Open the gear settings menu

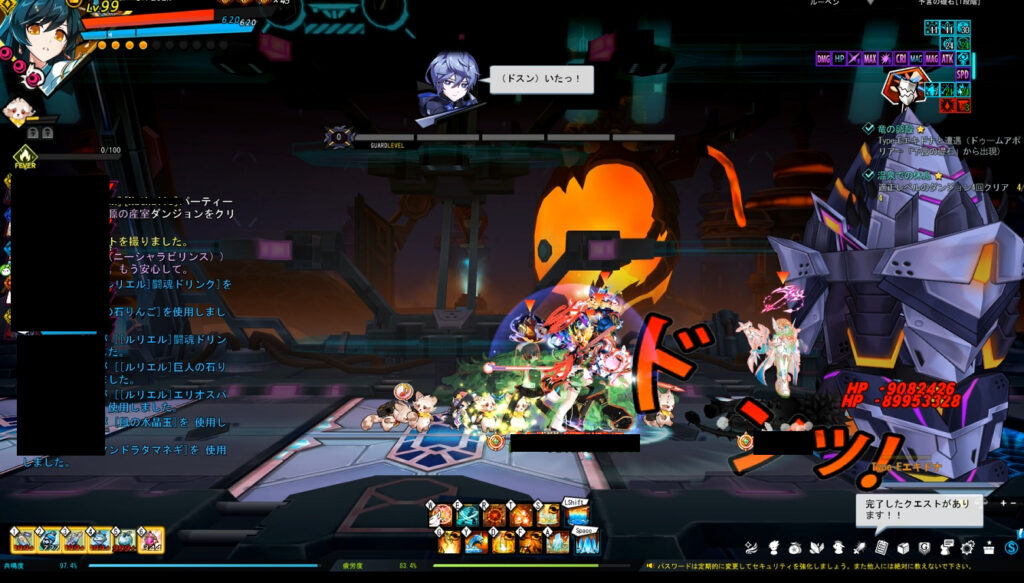[967, 547]
